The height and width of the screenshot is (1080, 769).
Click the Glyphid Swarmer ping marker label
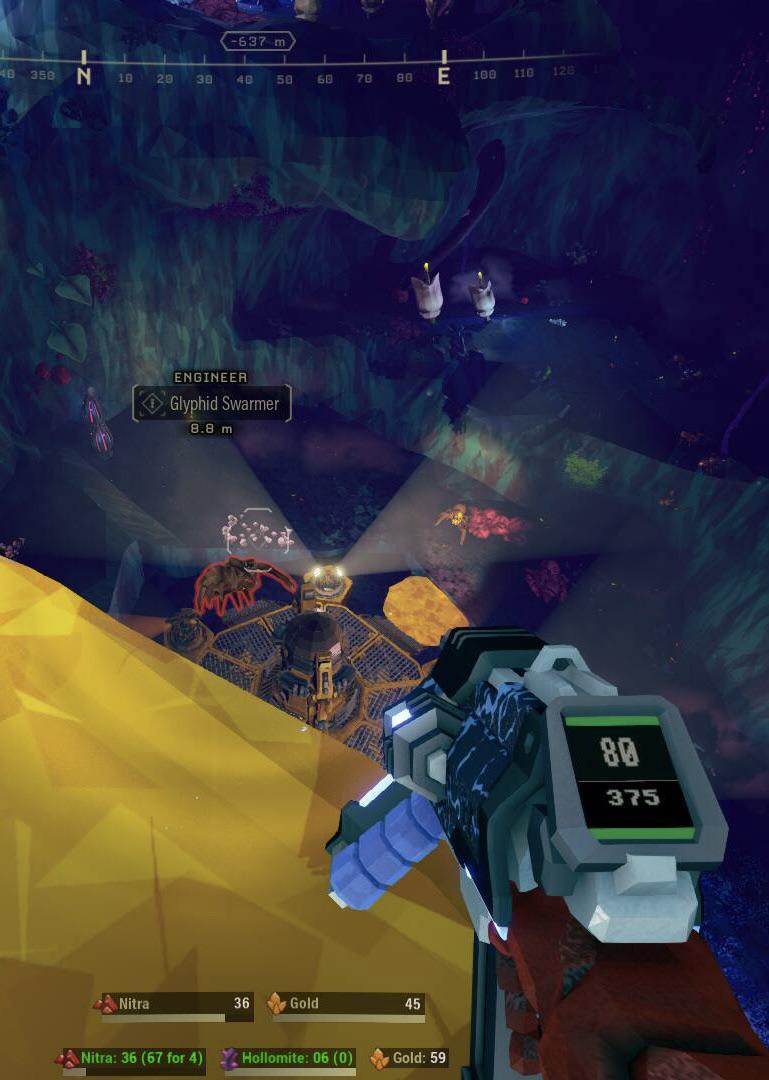tap(212, 404)
